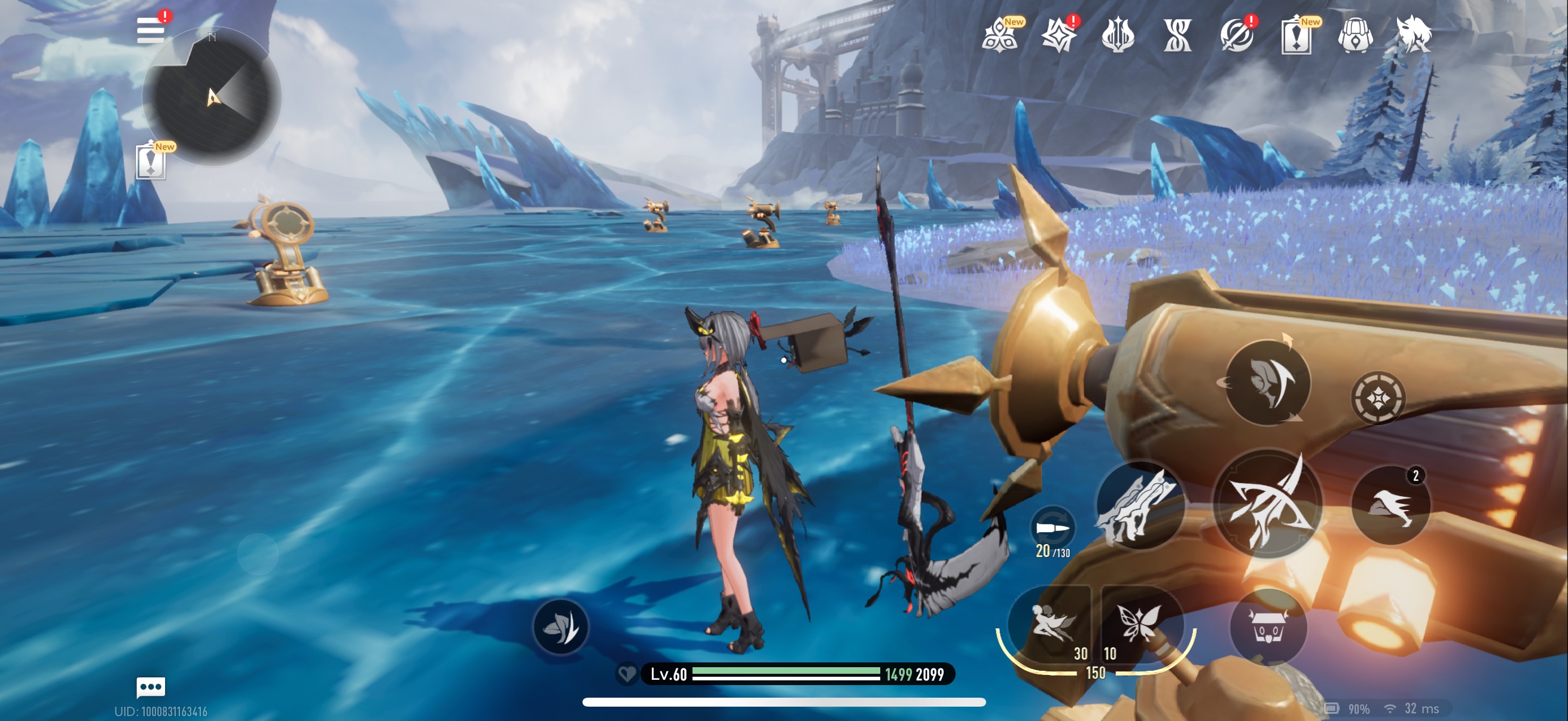Image resolution: width=1568 pixels, height=721 pixels.
Task: Open the four-point star icon with alert
Action: click(x=1058, y=35)
